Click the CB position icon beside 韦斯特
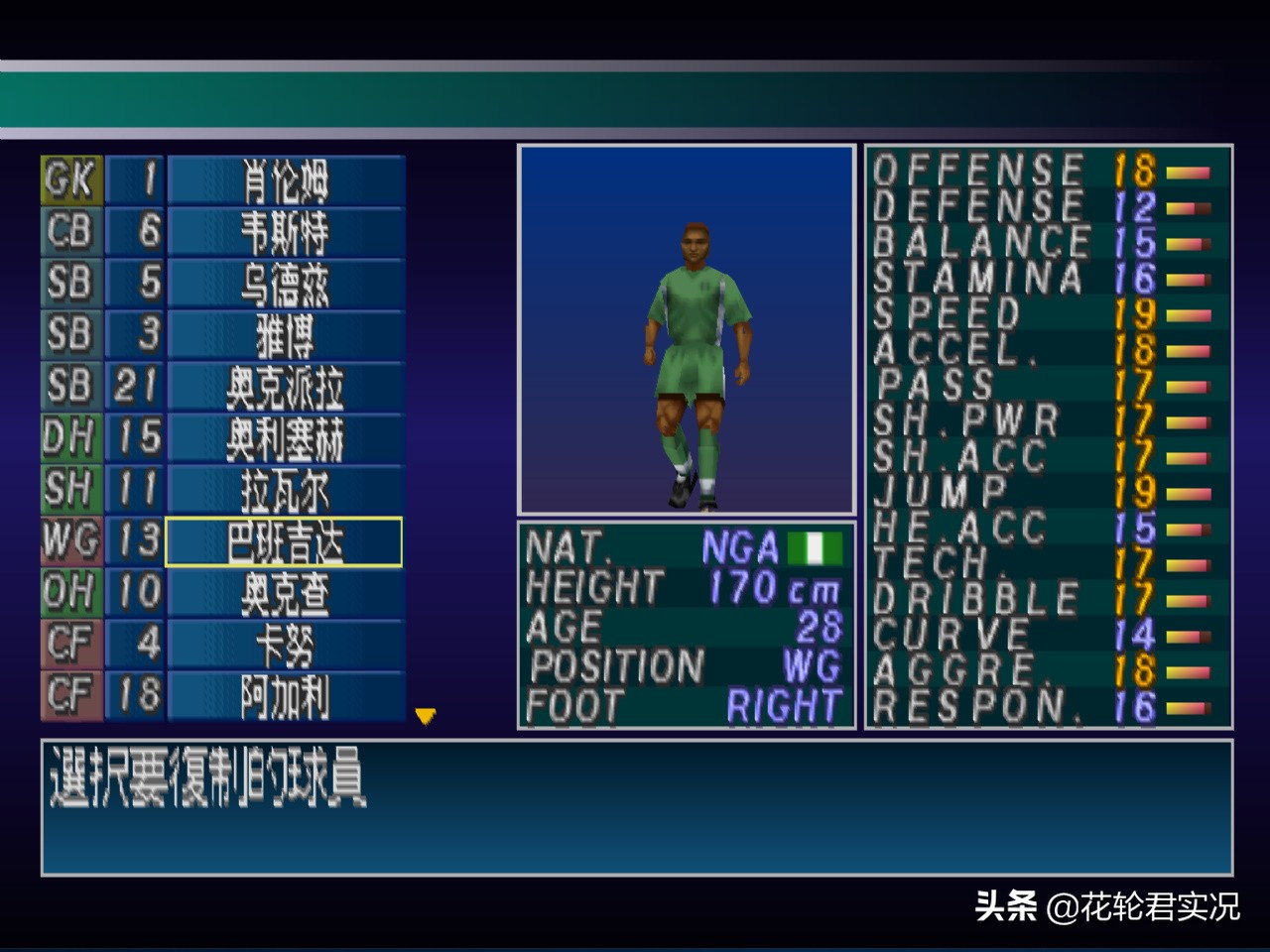This screenshot has height=952, width=1270. tap(69, 231)
